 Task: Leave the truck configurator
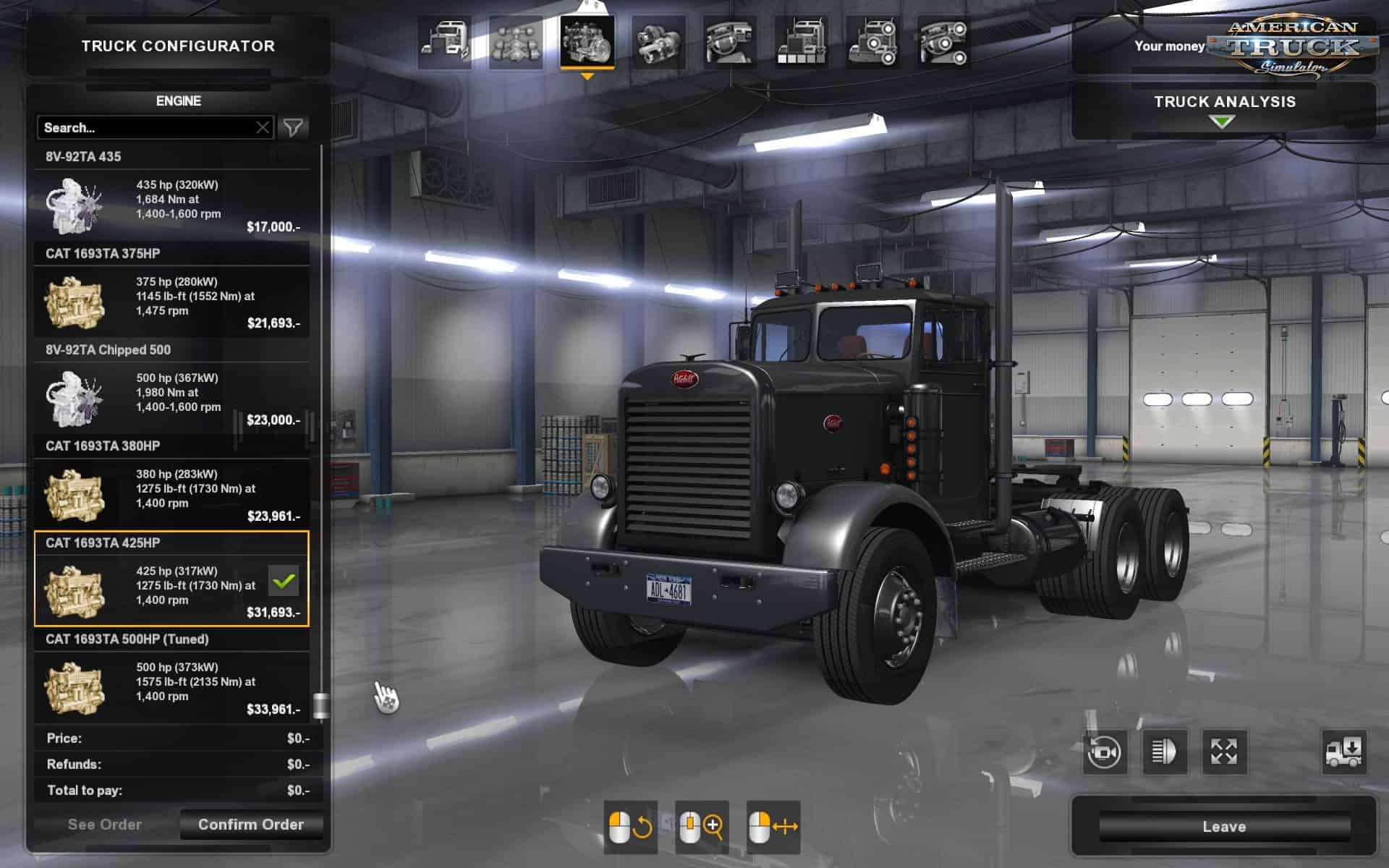coord(1223,827)
